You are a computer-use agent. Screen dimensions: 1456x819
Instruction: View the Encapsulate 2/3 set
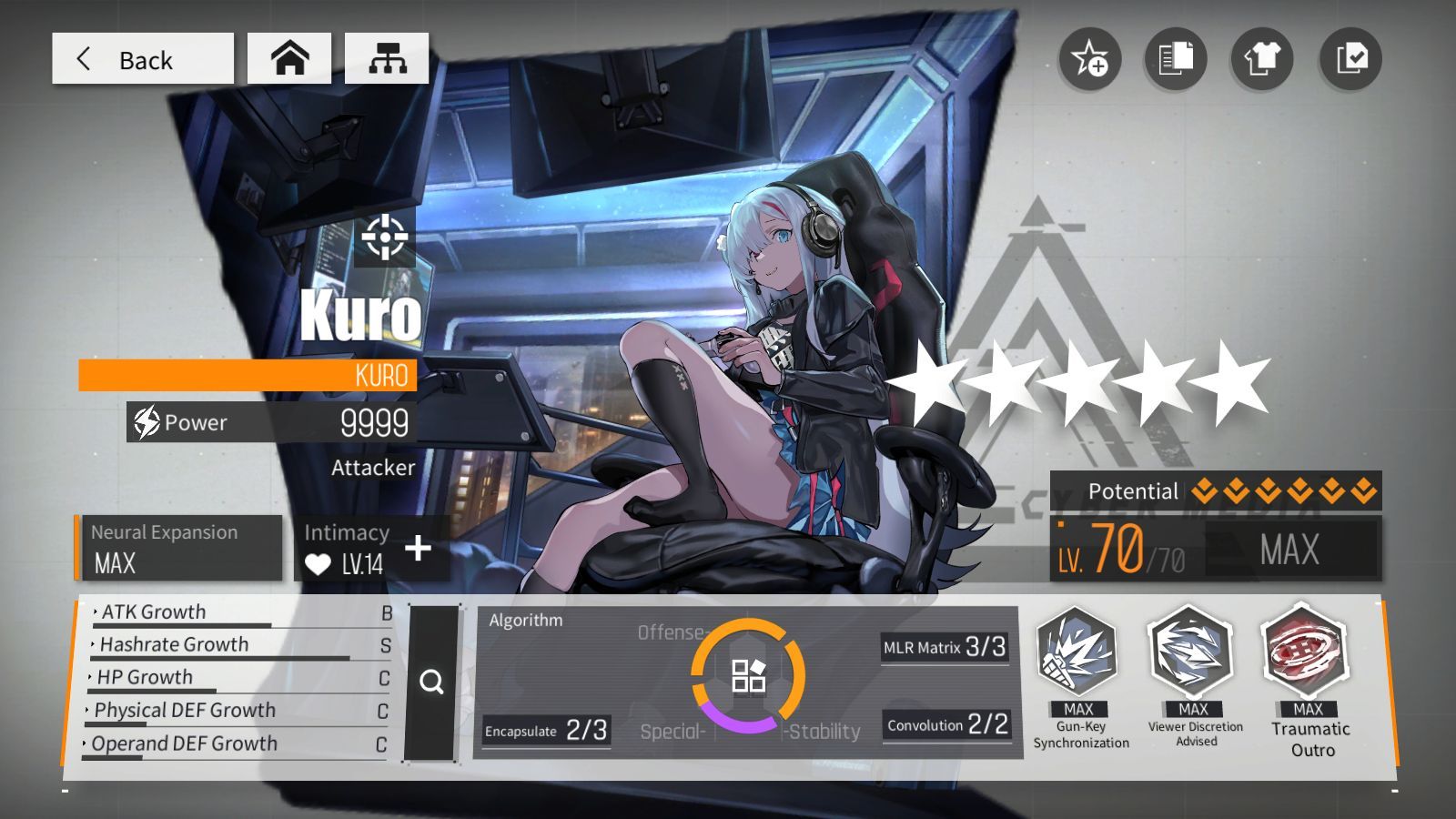point(546,731)
